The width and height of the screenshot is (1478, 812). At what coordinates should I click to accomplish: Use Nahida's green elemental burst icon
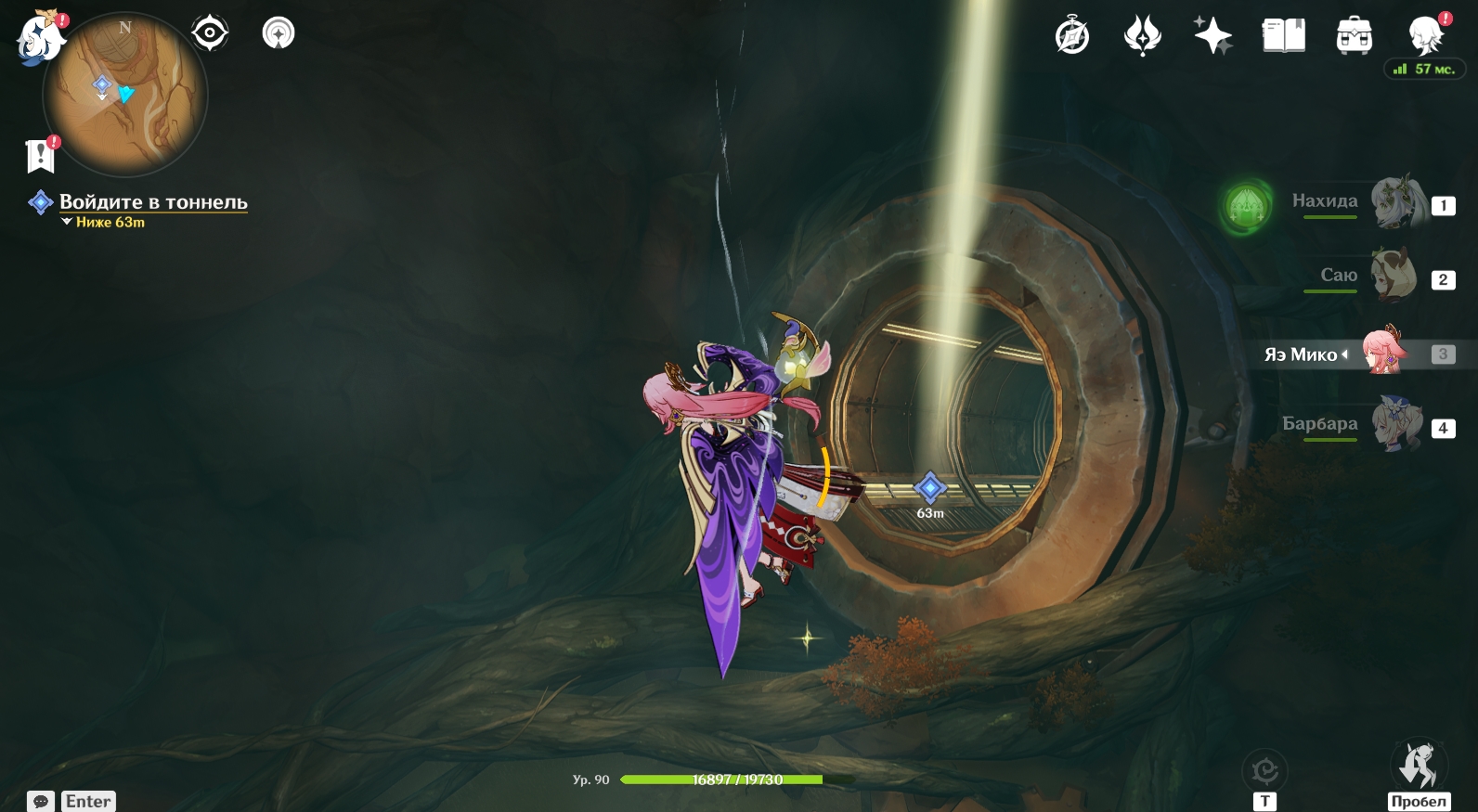click(x=1246, y=206)
